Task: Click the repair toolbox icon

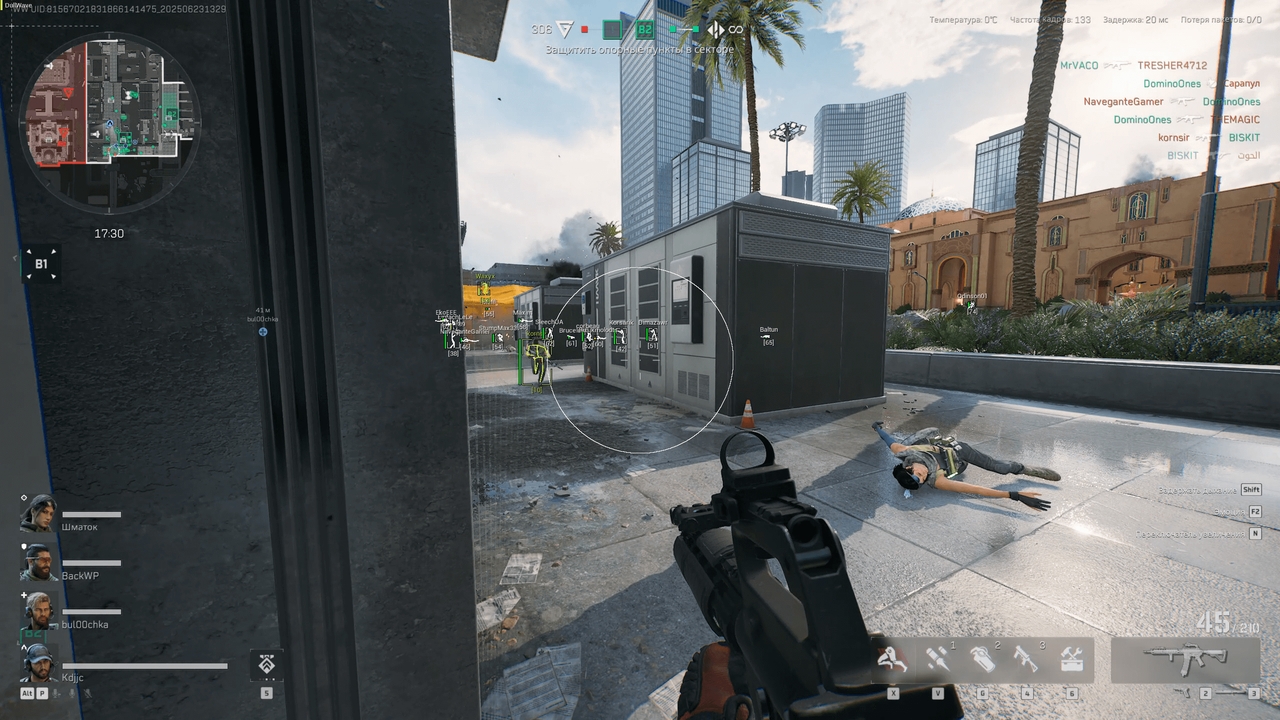Action: [1071, 658]
